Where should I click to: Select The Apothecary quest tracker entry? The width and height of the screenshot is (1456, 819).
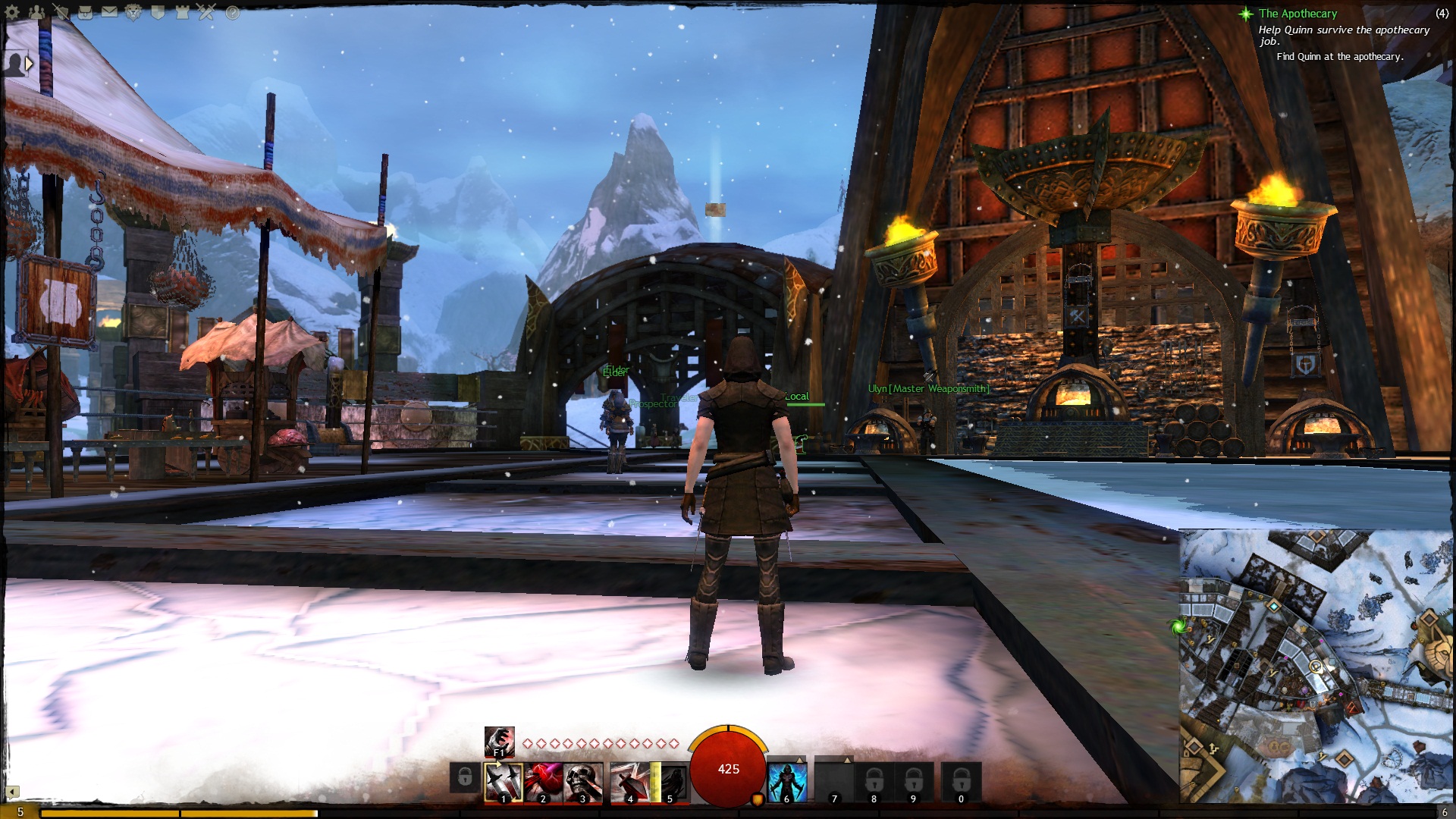1298,14
